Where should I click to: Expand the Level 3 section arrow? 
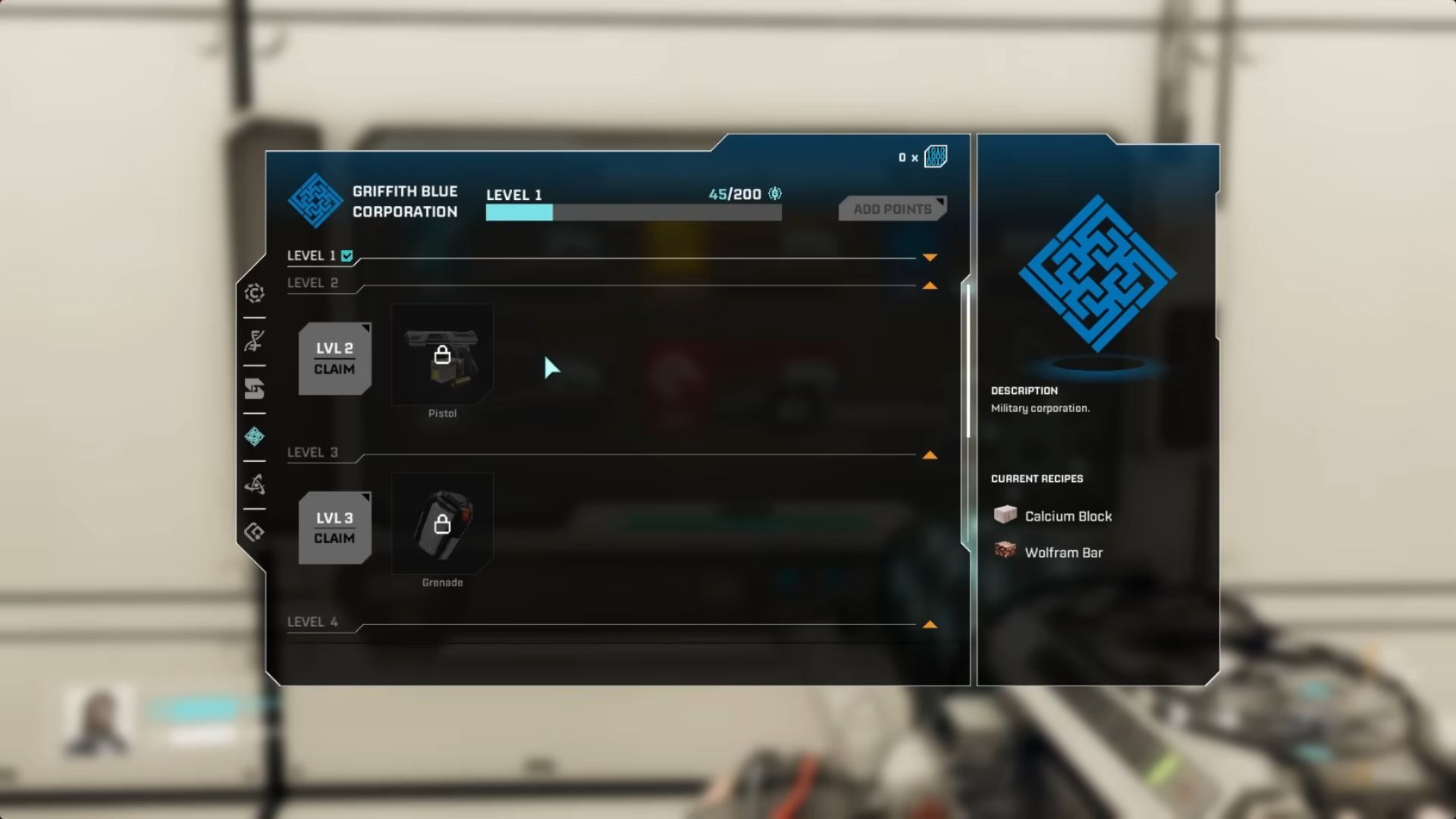(x=929, y=455)
